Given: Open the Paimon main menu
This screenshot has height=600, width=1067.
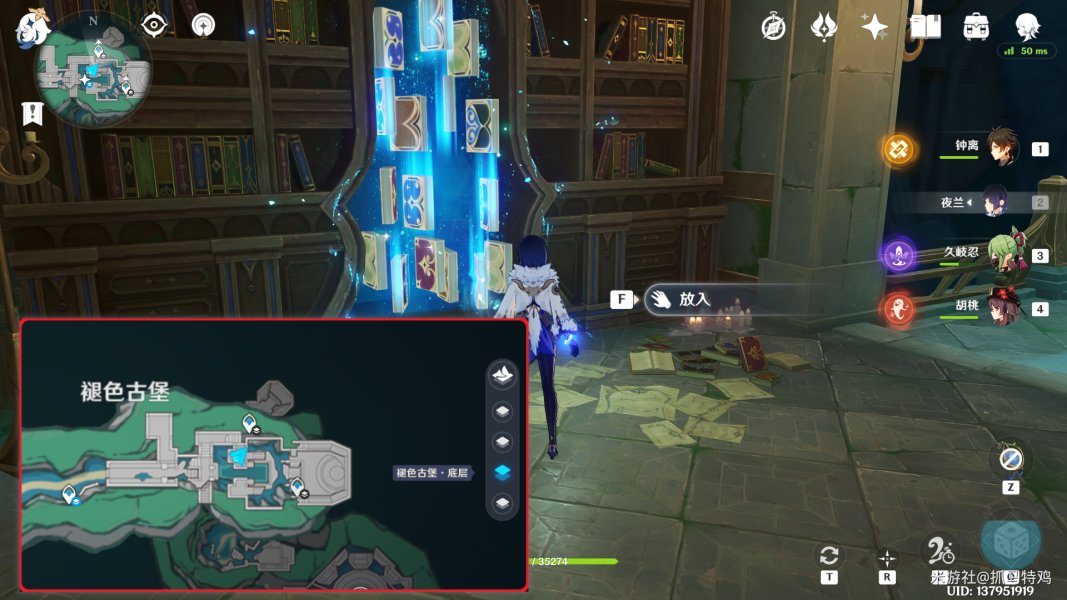Looking at the screenshot, I should (x=33, y=28).
